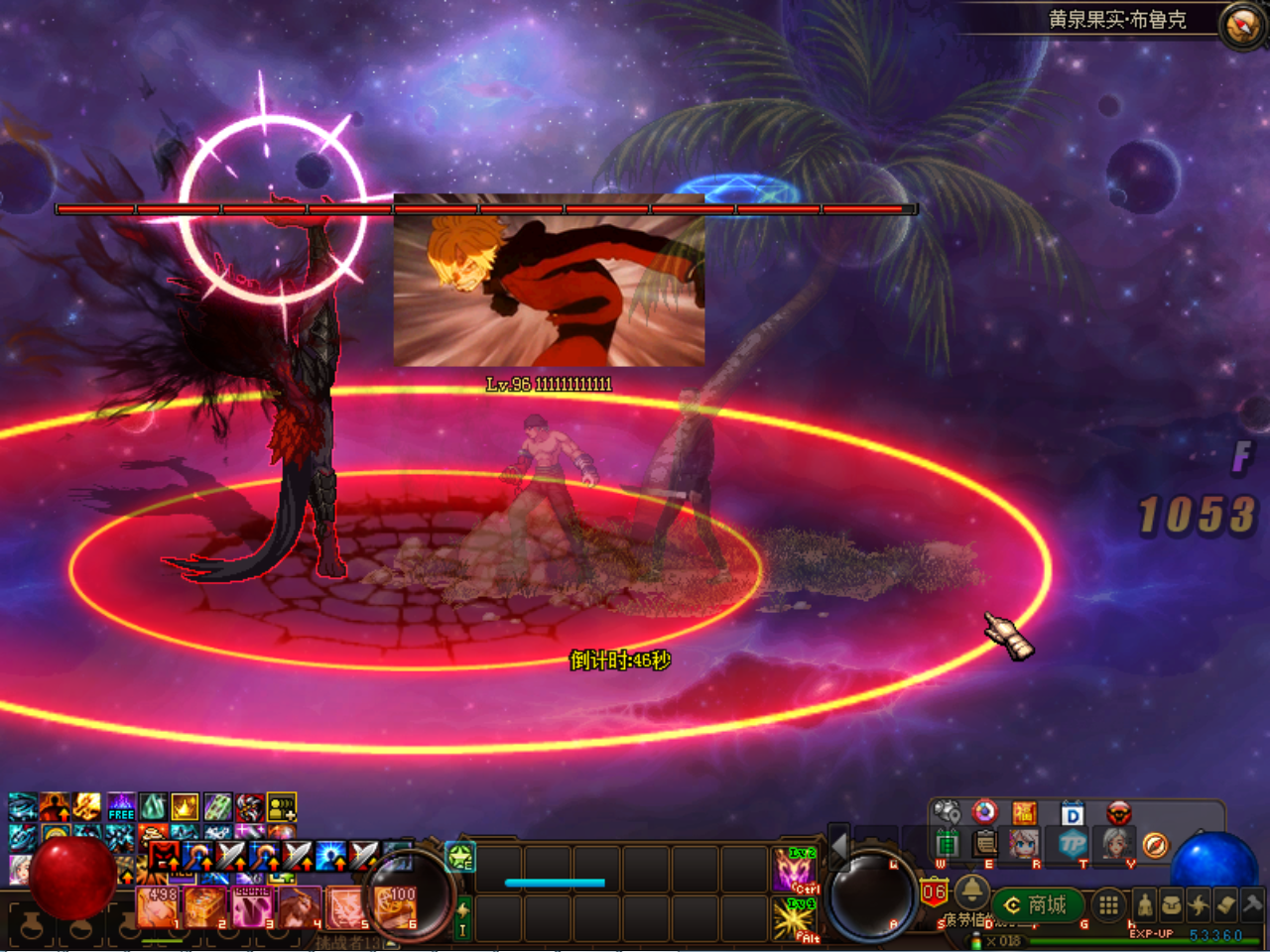
Task: Click the notification bell icon
Action: coord(971,891)
